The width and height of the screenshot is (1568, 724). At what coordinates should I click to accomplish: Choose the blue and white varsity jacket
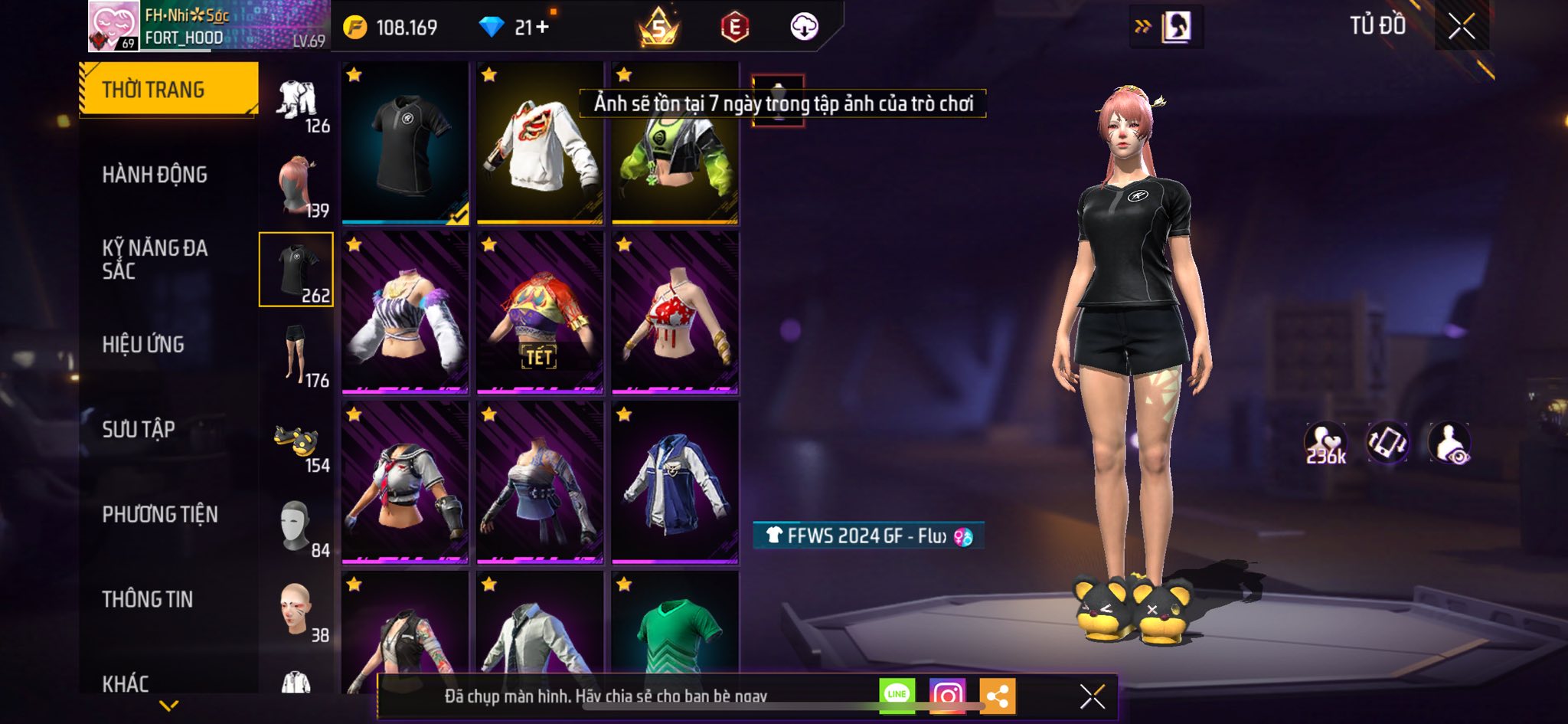[675, 483]
